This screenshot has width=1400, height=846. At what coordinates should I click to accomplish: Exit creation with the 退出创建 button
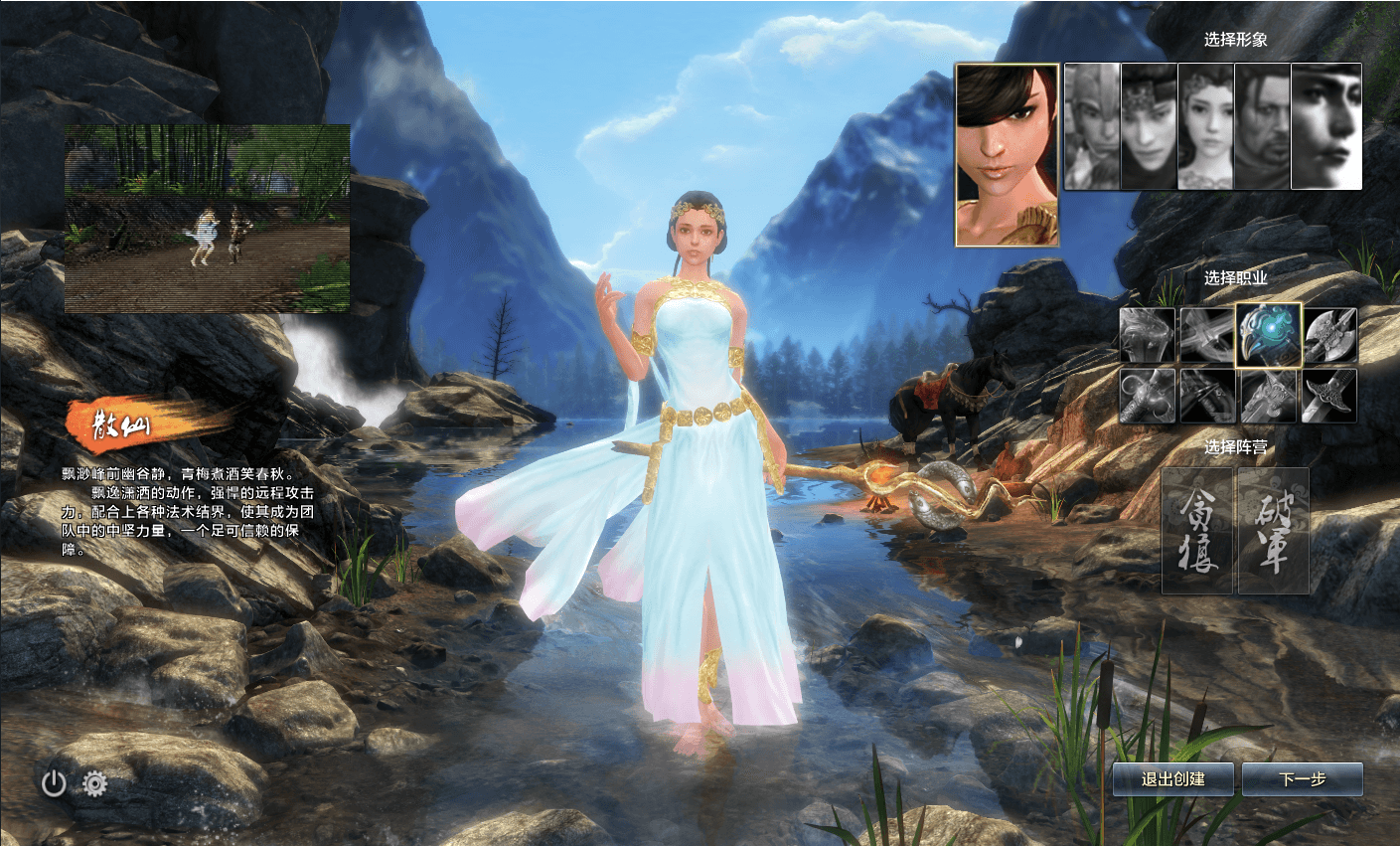pos(1172,779)
